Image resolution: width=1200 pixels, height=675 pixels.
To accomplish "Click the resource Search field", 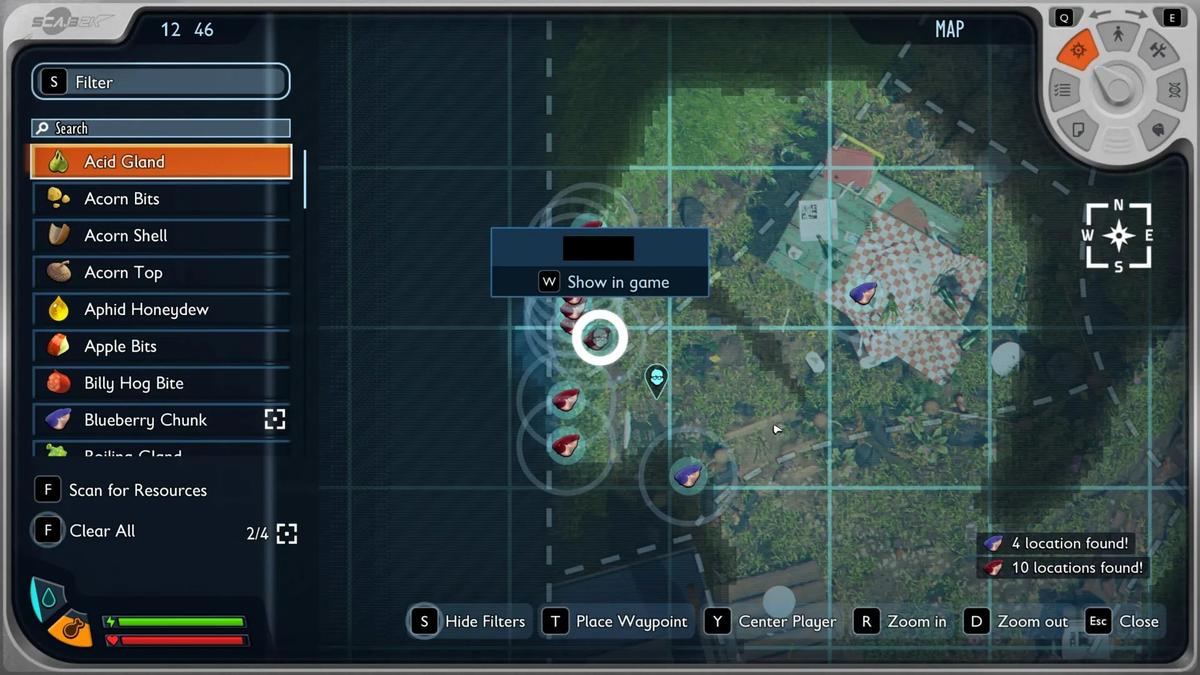I will pos(161,128).
